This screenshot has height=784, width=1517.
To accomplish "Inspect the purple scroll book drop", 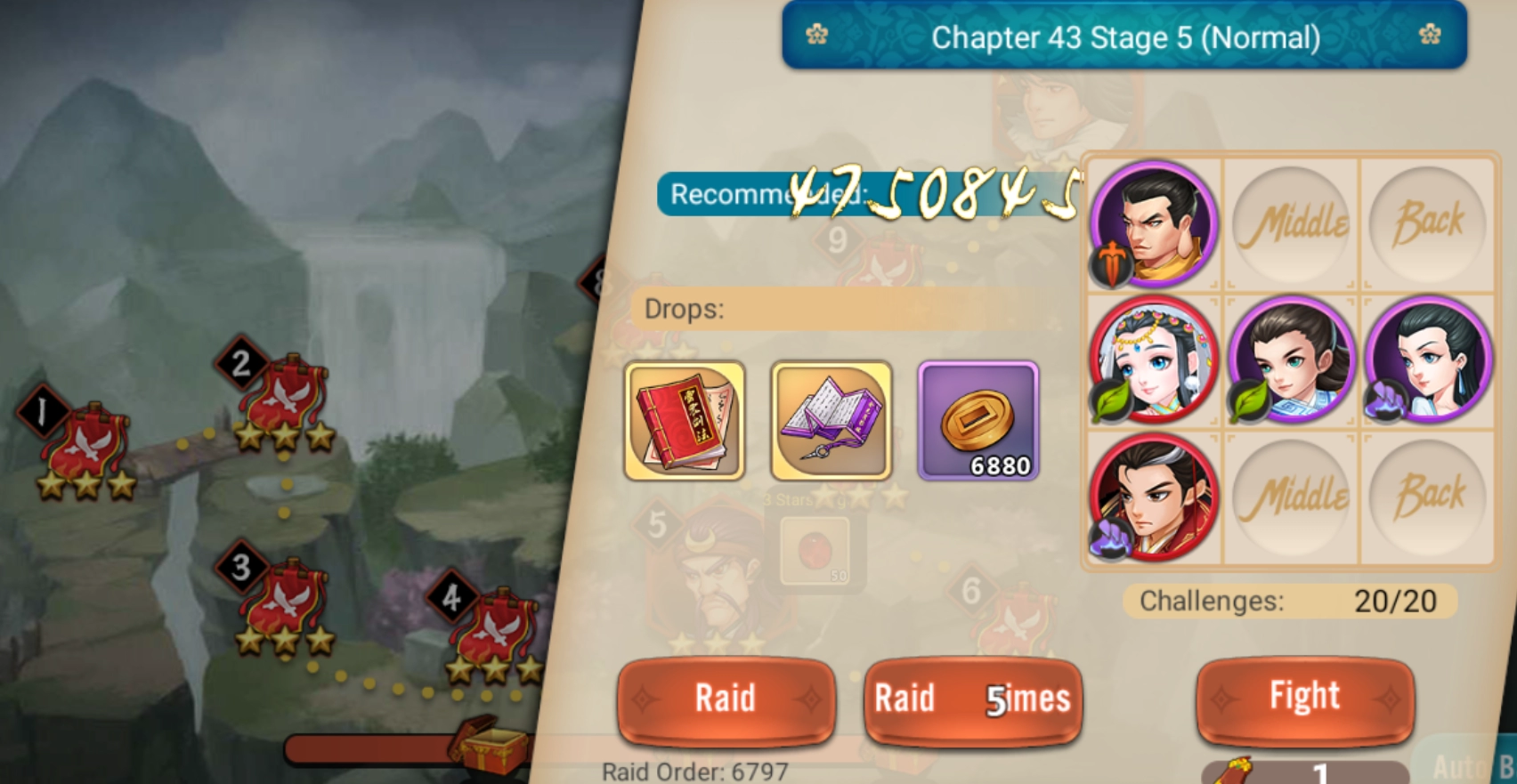I will (x=831, y=421).
